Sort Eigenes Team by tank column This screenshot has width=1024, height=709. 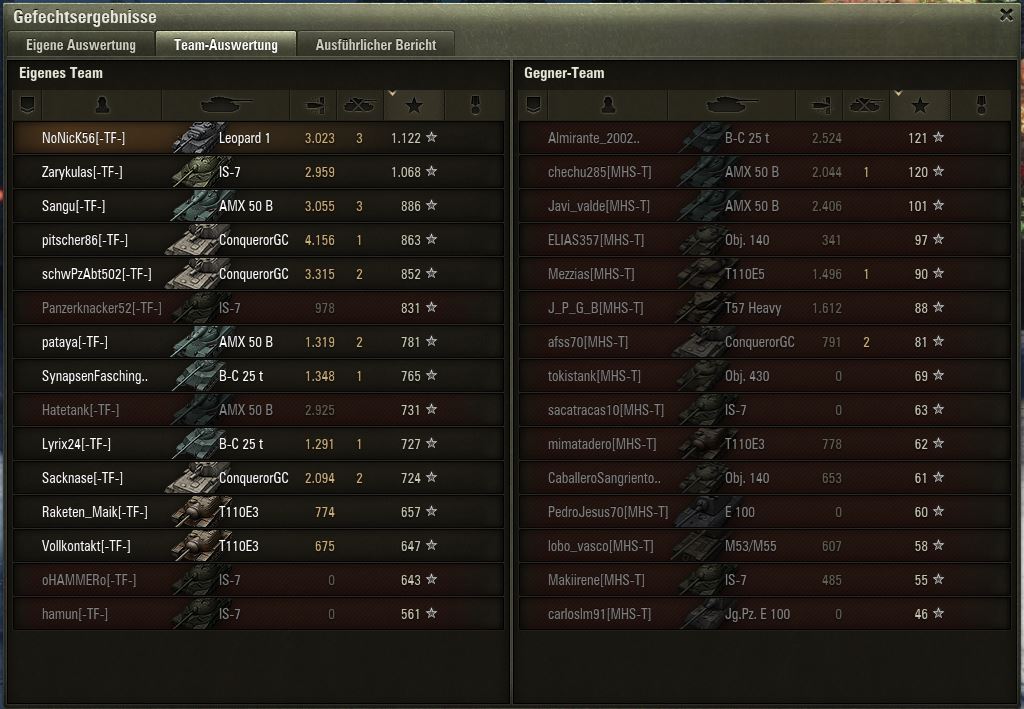tap(226, 105)
